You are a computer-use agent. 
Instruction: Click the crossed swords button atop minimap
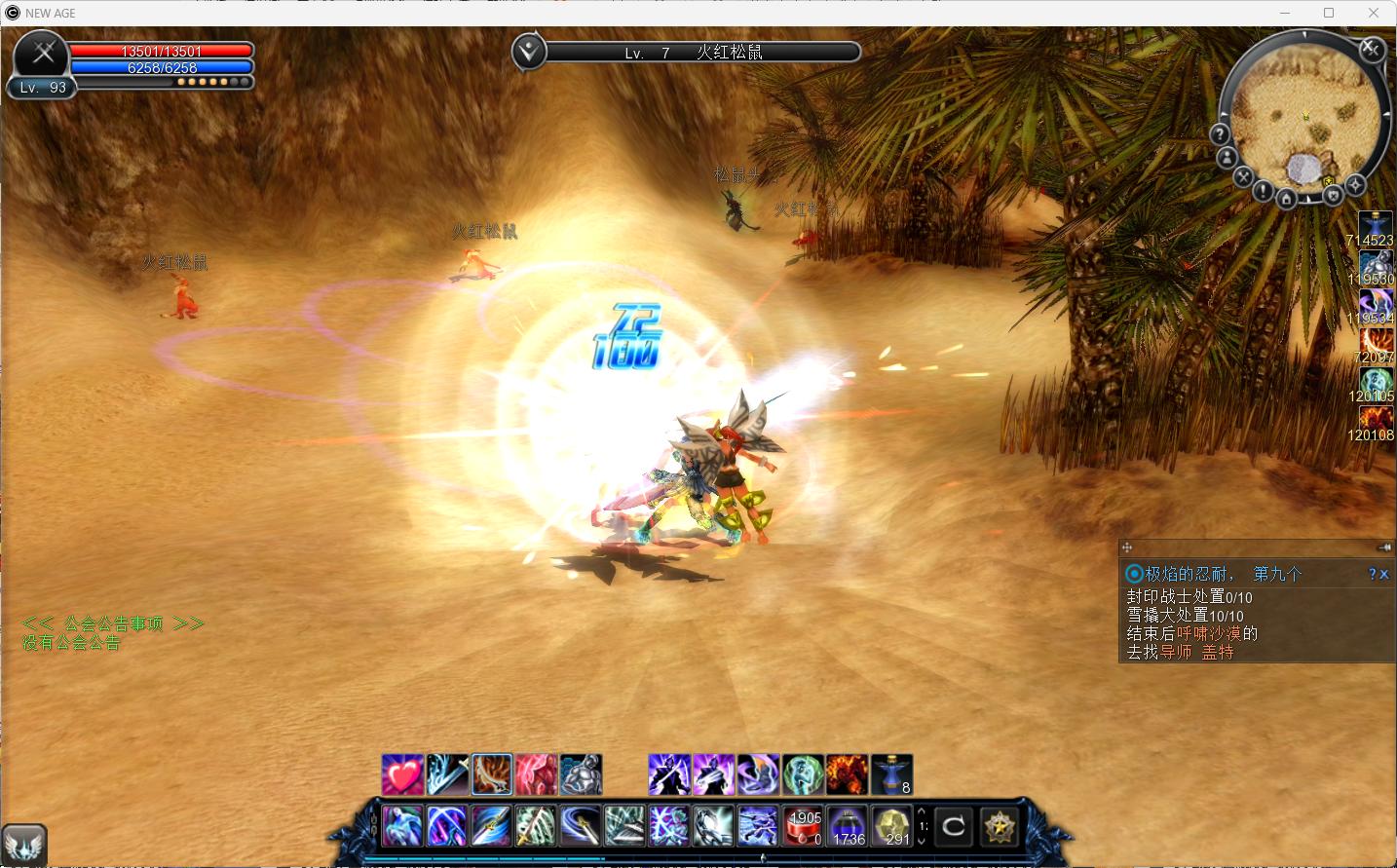click(x=1372, y=48)
